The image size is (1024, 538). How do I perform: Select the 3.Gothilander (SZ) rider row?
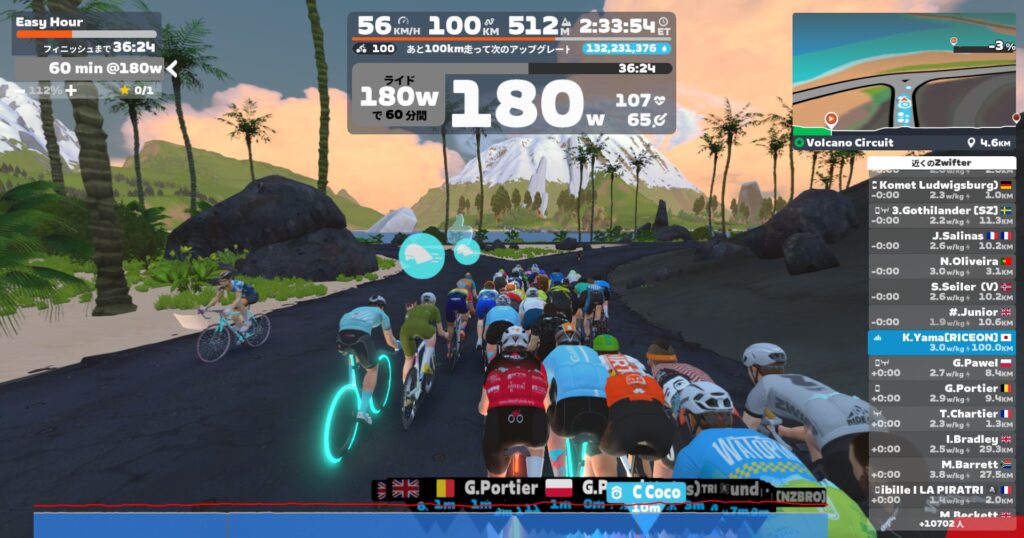[x=941, y=215]
